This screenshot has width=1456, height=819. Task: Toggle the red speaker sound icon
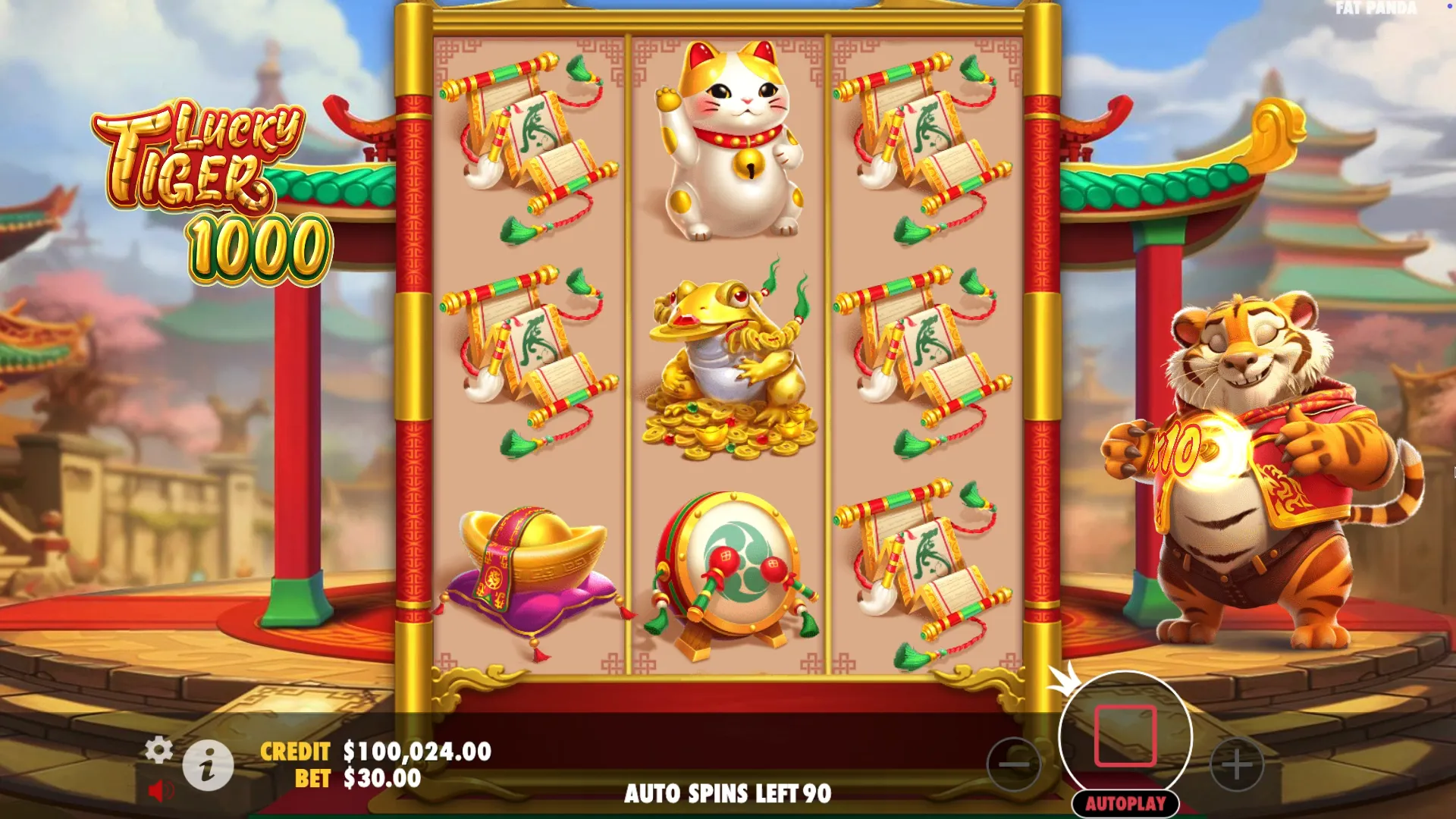[x=159, y=791]
